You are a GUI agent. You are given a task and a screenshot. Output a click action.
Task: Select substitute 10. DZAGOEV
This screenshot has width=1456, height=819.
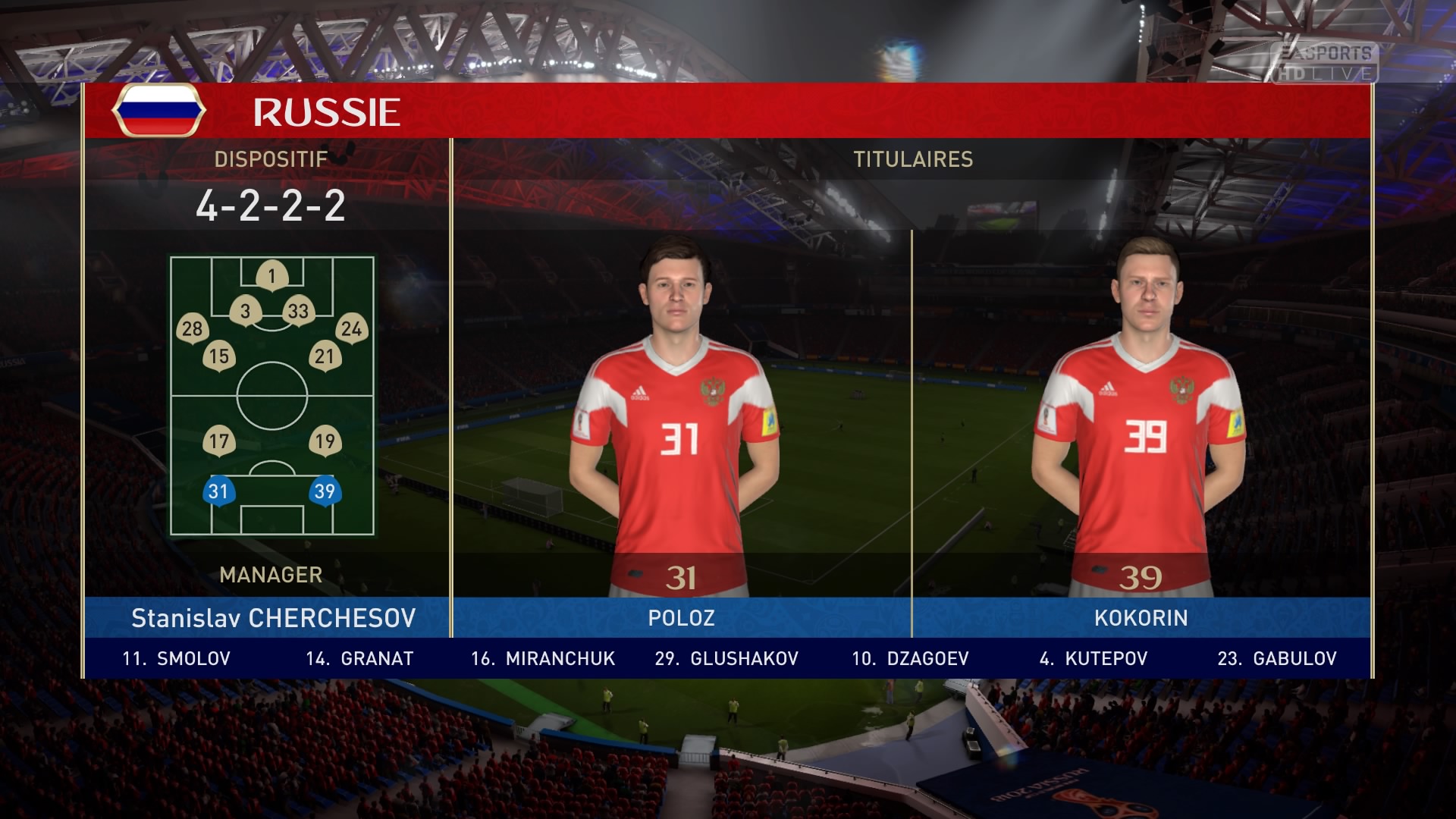click(x=910, y=658)
